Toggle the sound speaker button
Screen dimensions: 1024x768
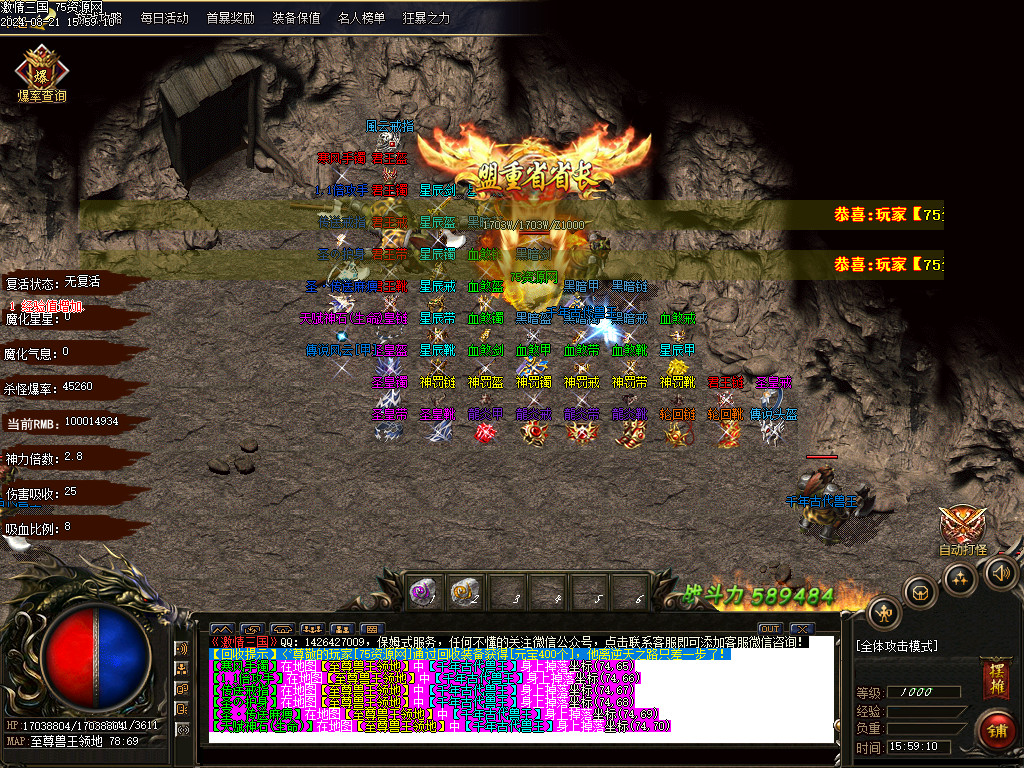point(1002,572)
